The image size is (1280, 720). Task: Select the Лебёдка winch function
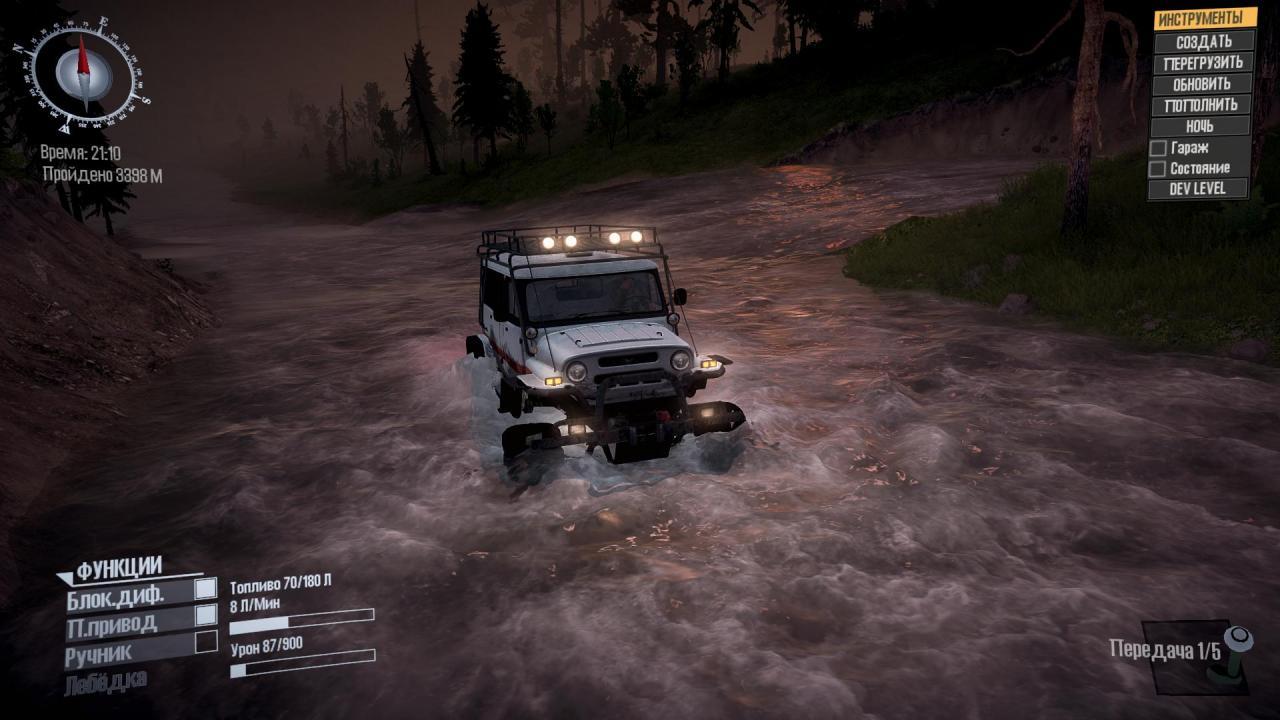tap(105, 682)
